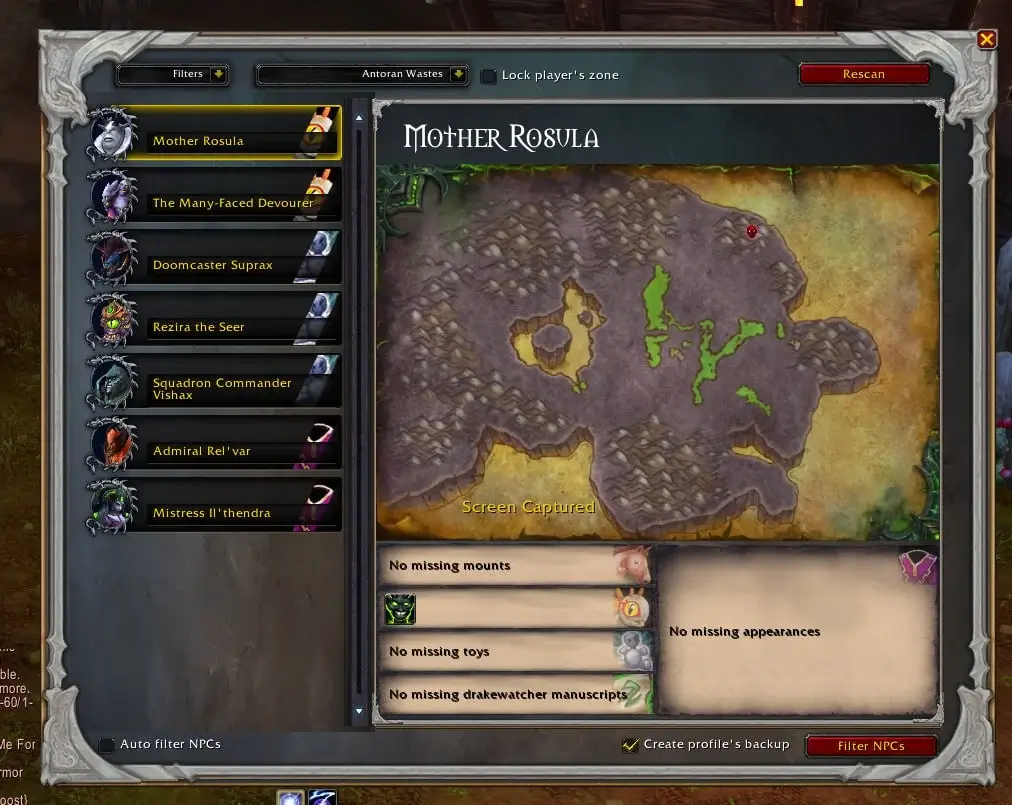Click the NPC list scroll-up arrow
Viewport: 1012px width, 805px height.
tap(359, 117)
